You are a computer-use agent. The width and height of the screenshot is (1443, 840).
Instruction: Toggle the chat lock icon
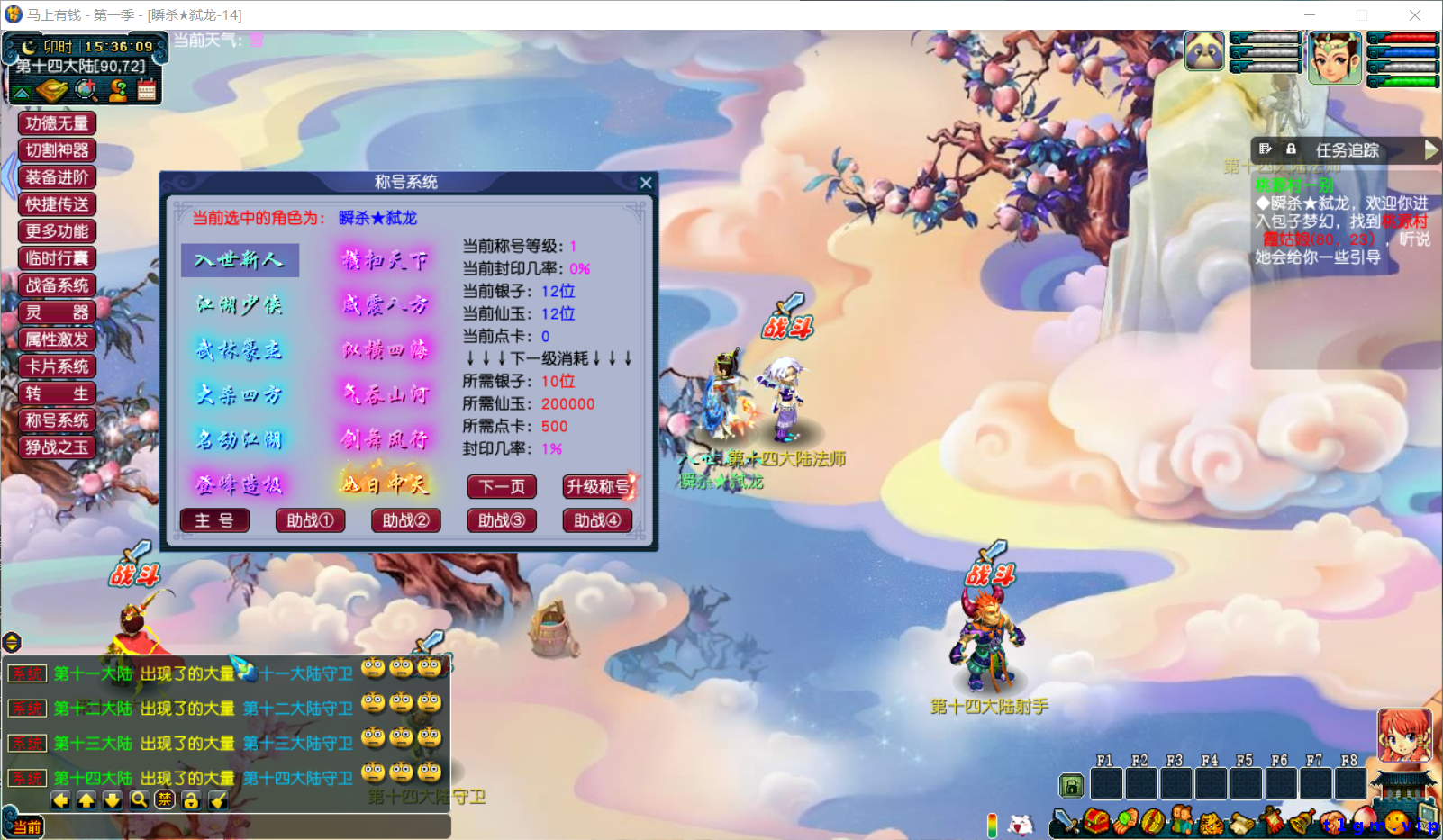tap(191, 800)
